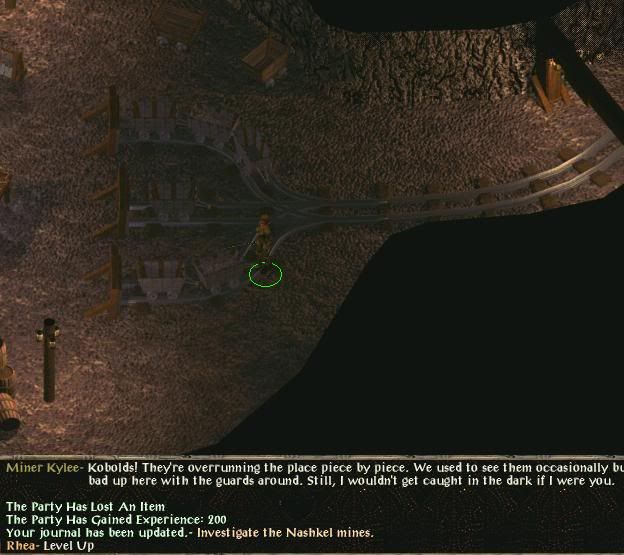The width and height of the screenshot is (624, 555).
Task: Click the dialogue message log panel
Action: point(312,506)
